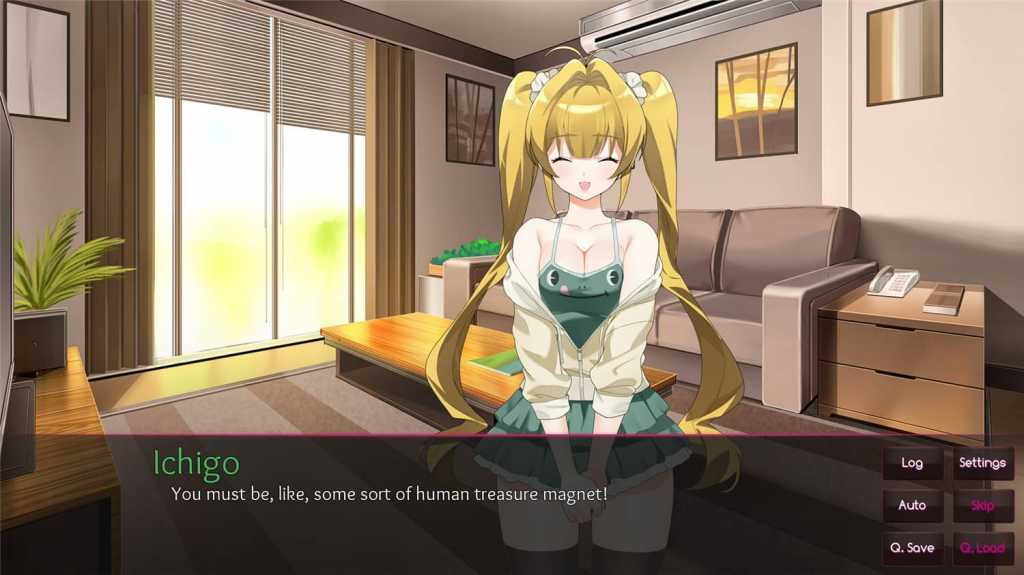This screenshot has width=1024, height=575.
Task: Enable Auto text advance
Action: pyautogui.click(x=912, y=505)
